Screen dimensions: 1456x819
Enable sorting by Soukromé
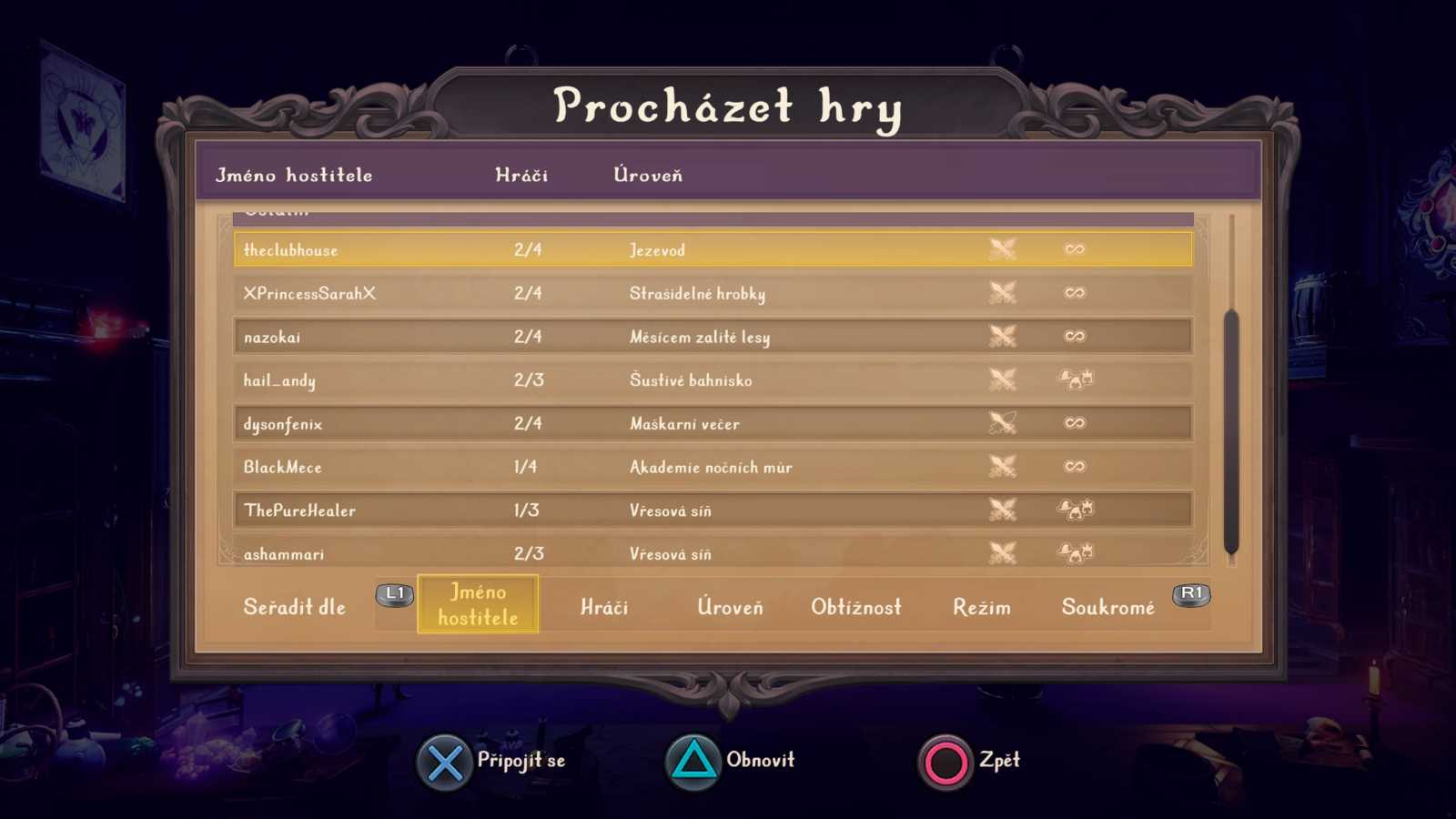point(1108,606)
